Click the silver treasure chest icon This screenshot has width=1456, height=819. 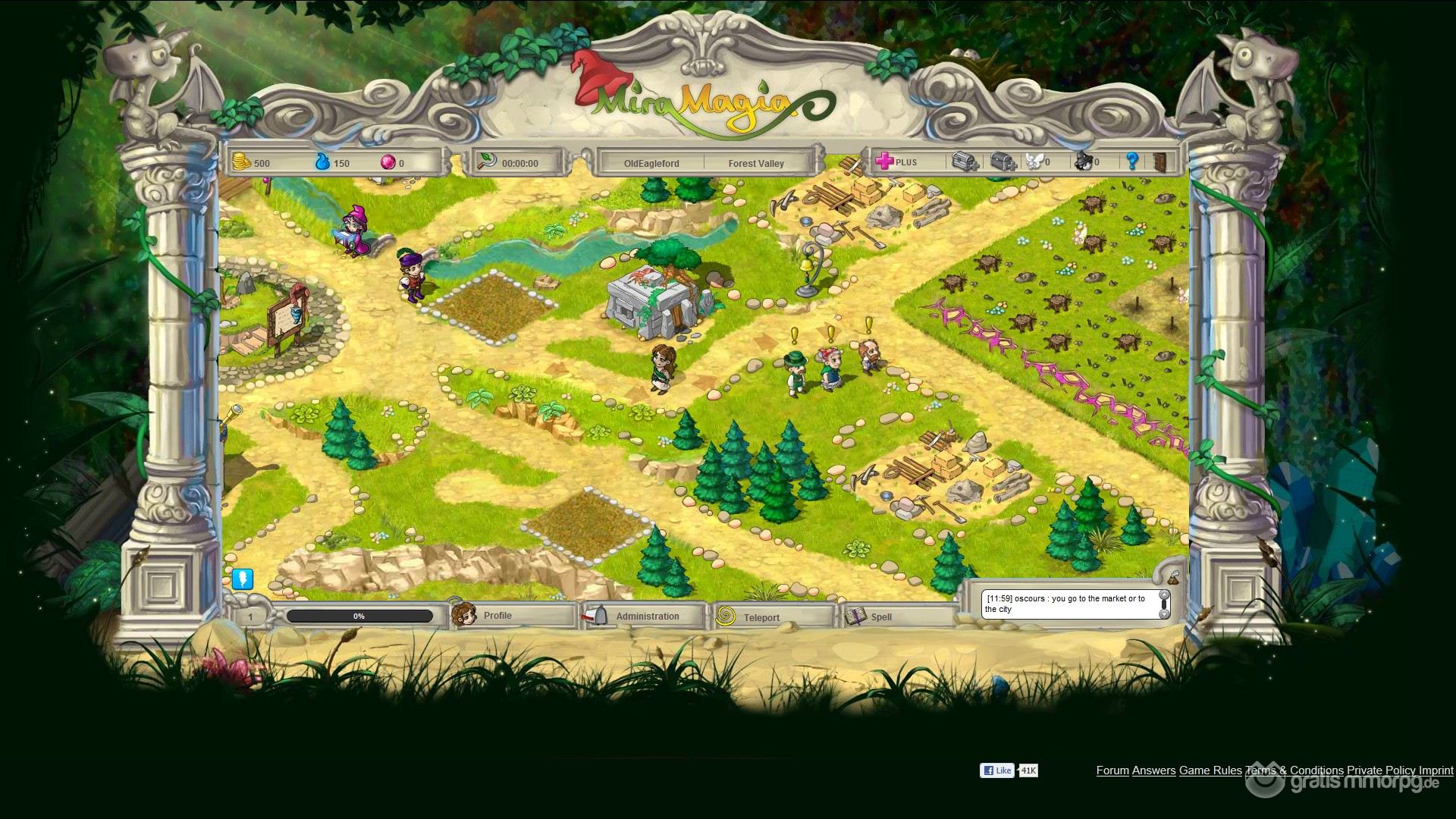tap(965, 162)
